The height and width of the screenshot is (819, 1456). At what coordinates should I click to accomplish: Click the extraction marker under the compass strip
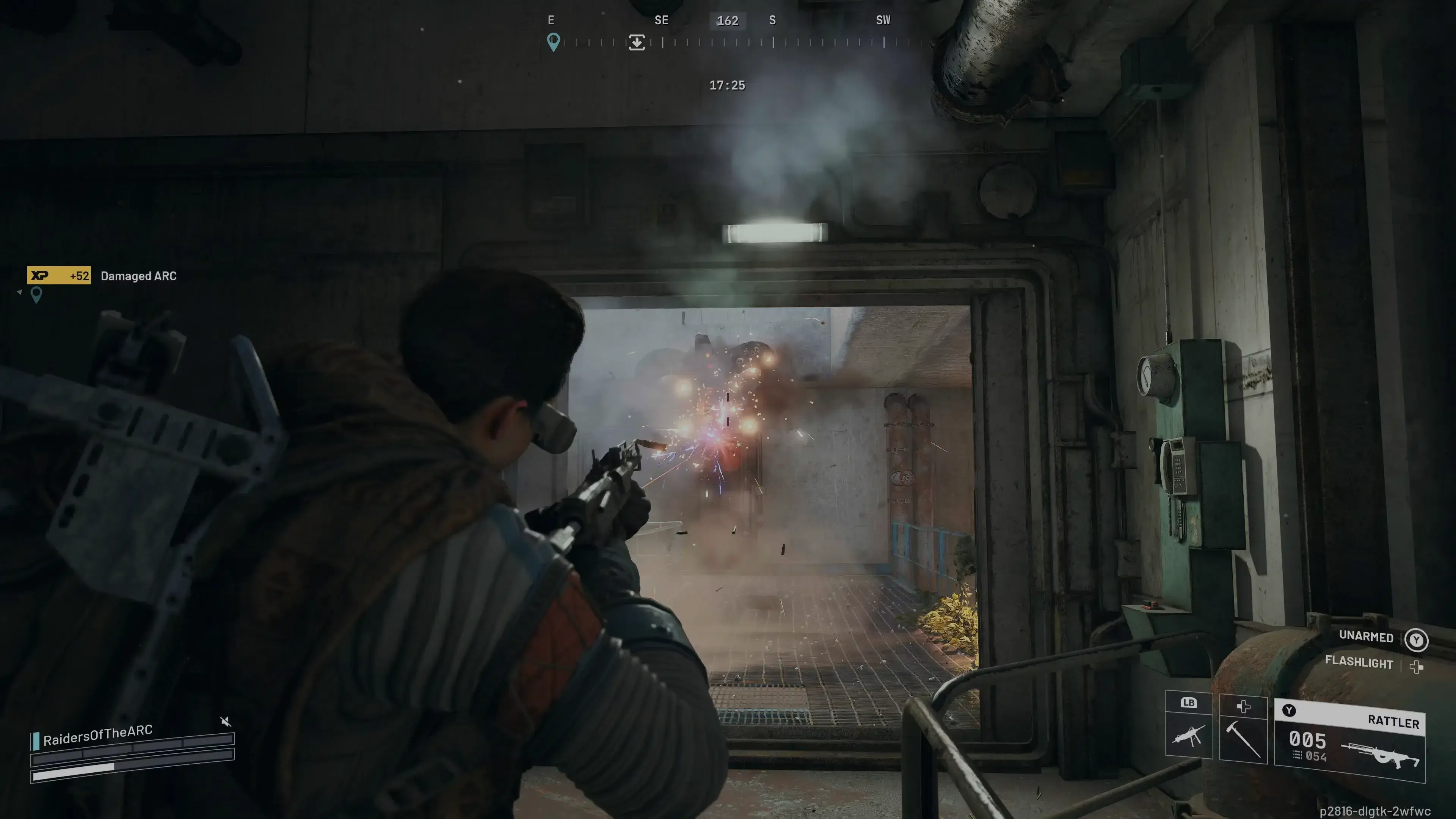click(x=637, y=42)
